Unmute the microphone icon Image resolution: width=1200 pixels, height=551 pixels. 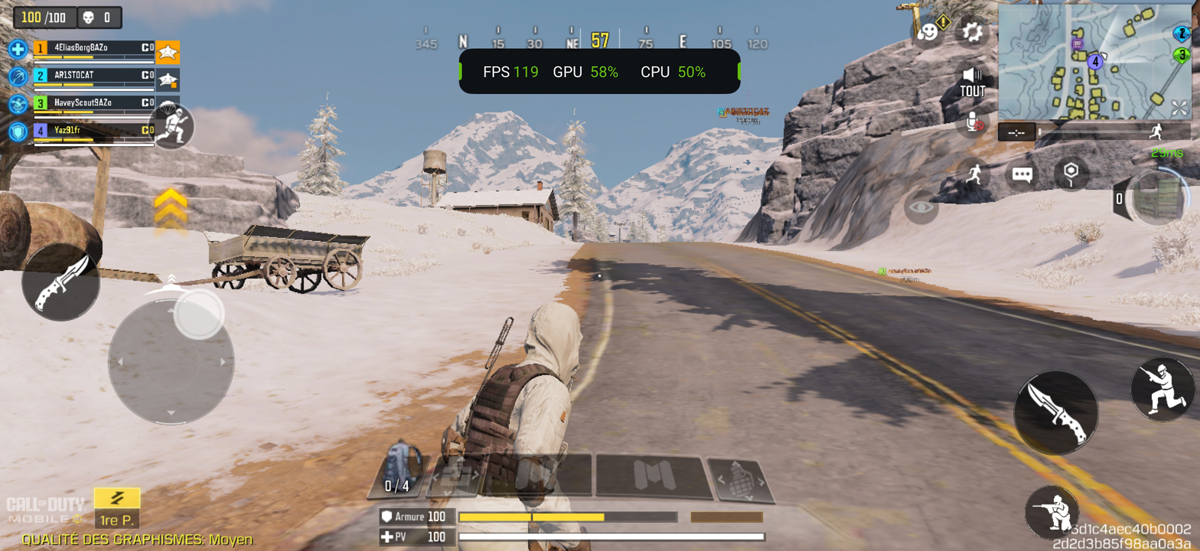[x=971, y=124]
